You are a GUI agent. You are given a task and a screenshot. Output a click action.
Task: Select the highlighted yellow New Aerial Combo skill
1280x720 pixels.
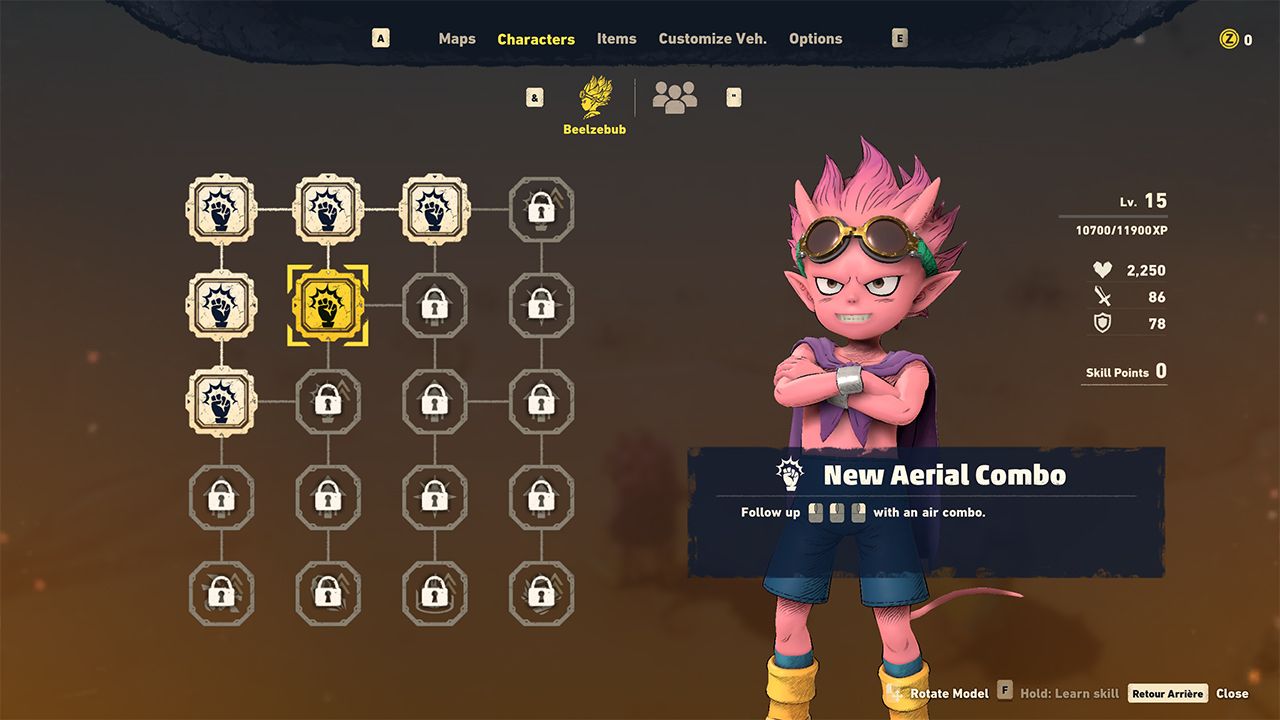[x=328, y=306]
